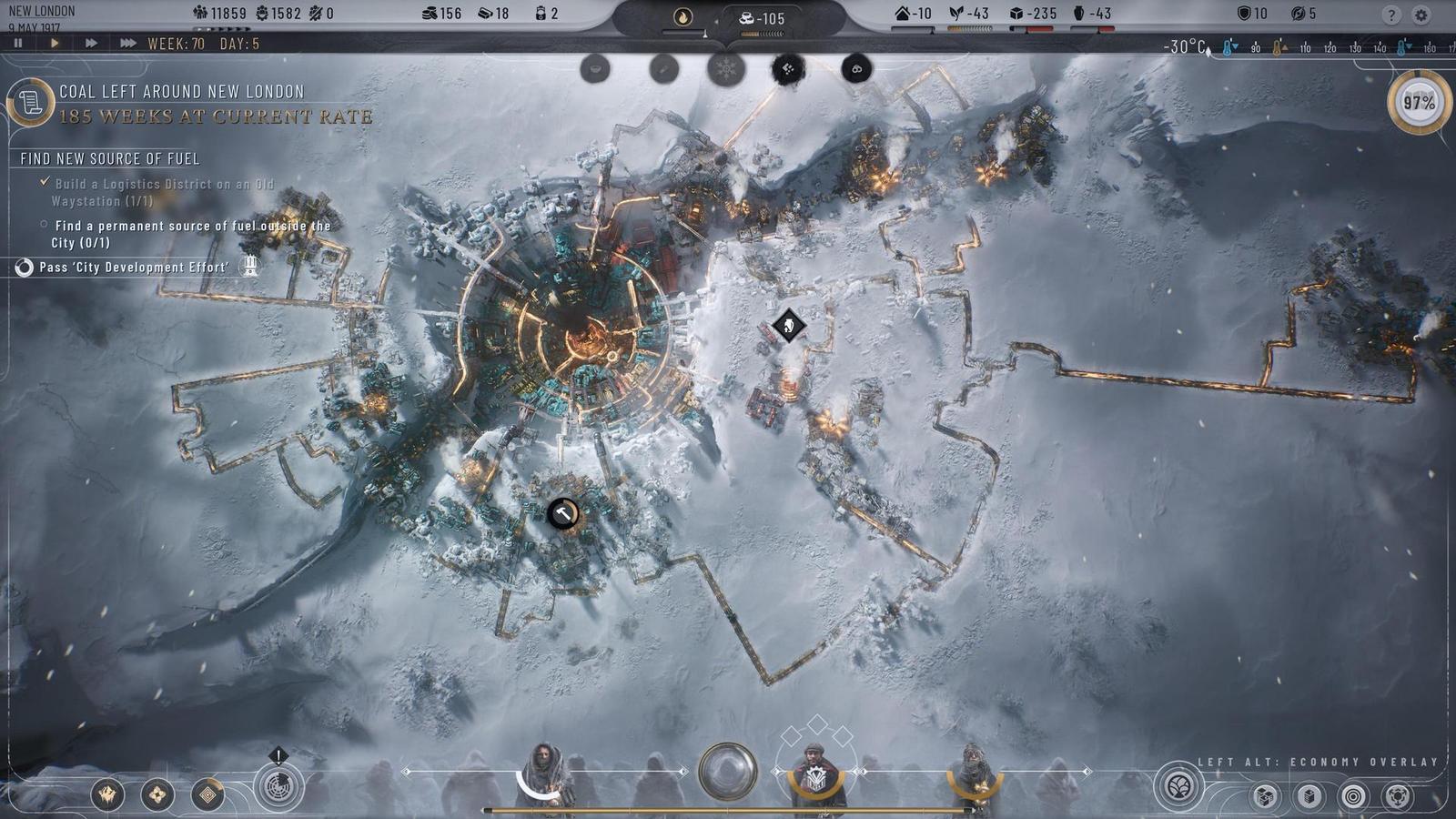Open the city progress radial with exclamation mark
Viewport: 1456px width, 819px height.
coord(278,784)
